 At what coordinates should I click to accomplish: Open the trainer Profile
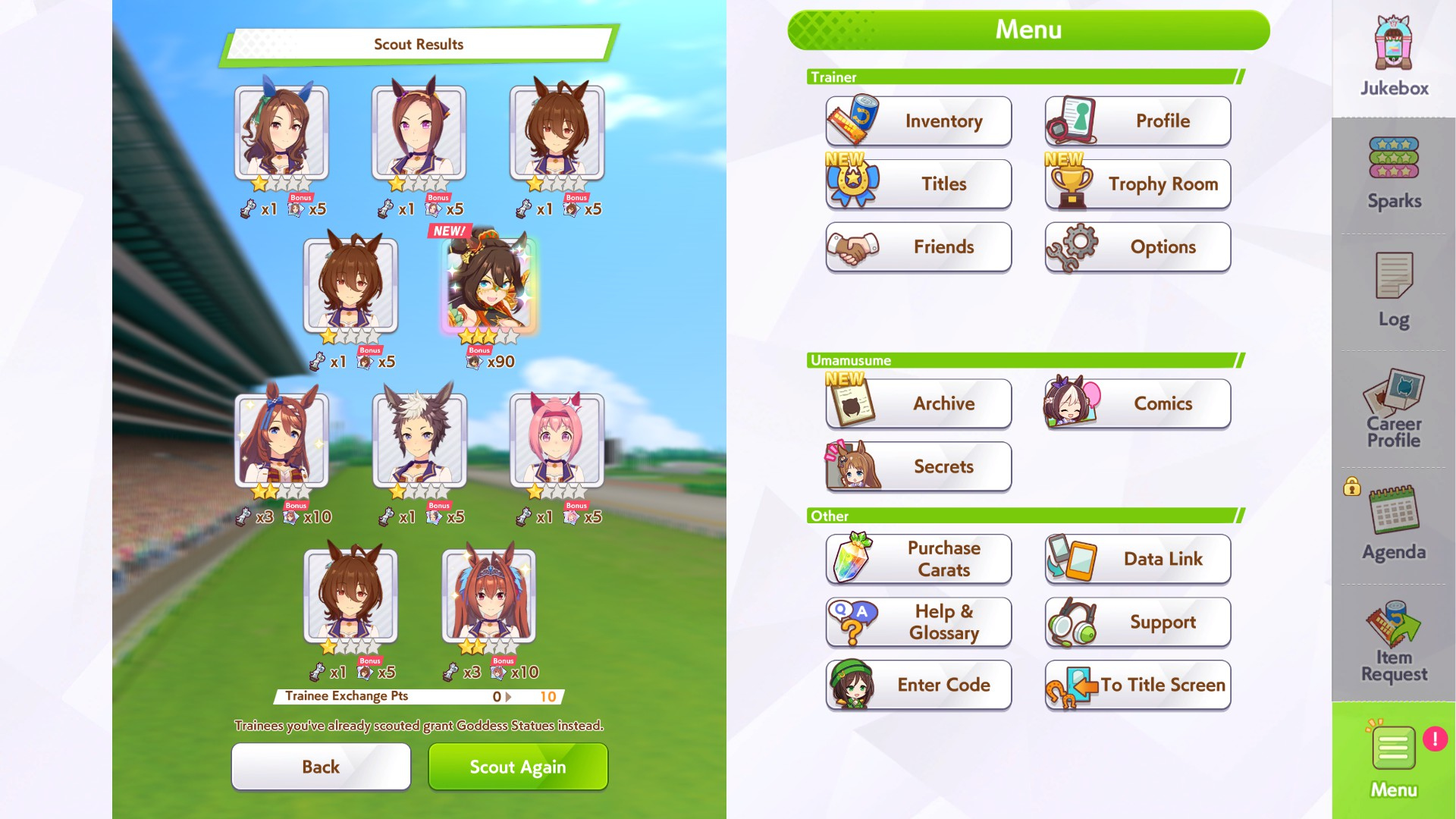click(x=1137, y=121)
